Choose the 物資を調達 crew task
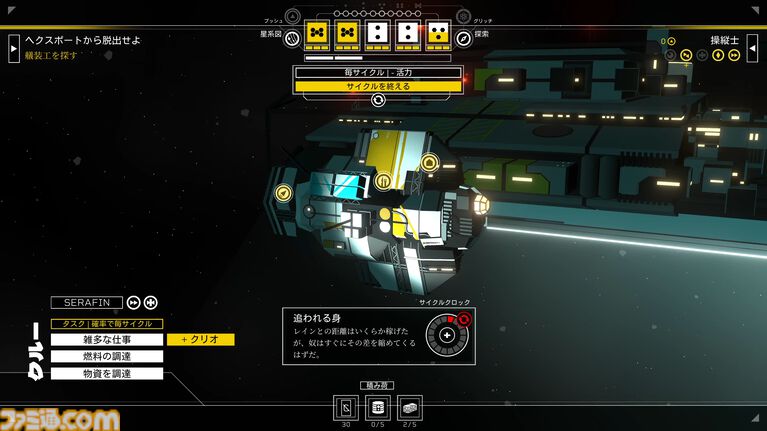This screenshot has height=431, width=767. pos(107,373)
